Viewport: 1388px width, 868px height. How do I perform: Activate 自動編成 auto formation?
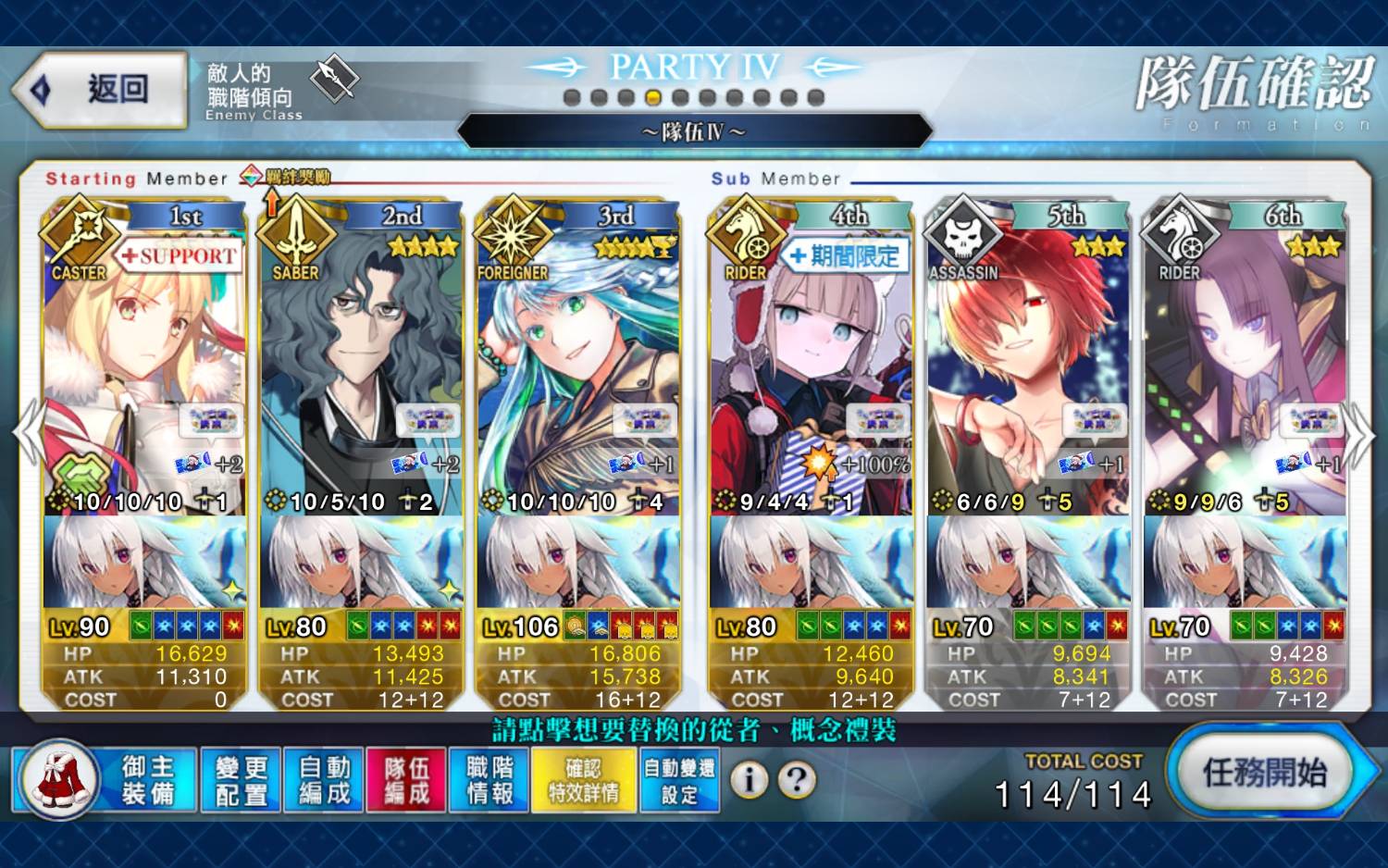[x=324, y=780]
